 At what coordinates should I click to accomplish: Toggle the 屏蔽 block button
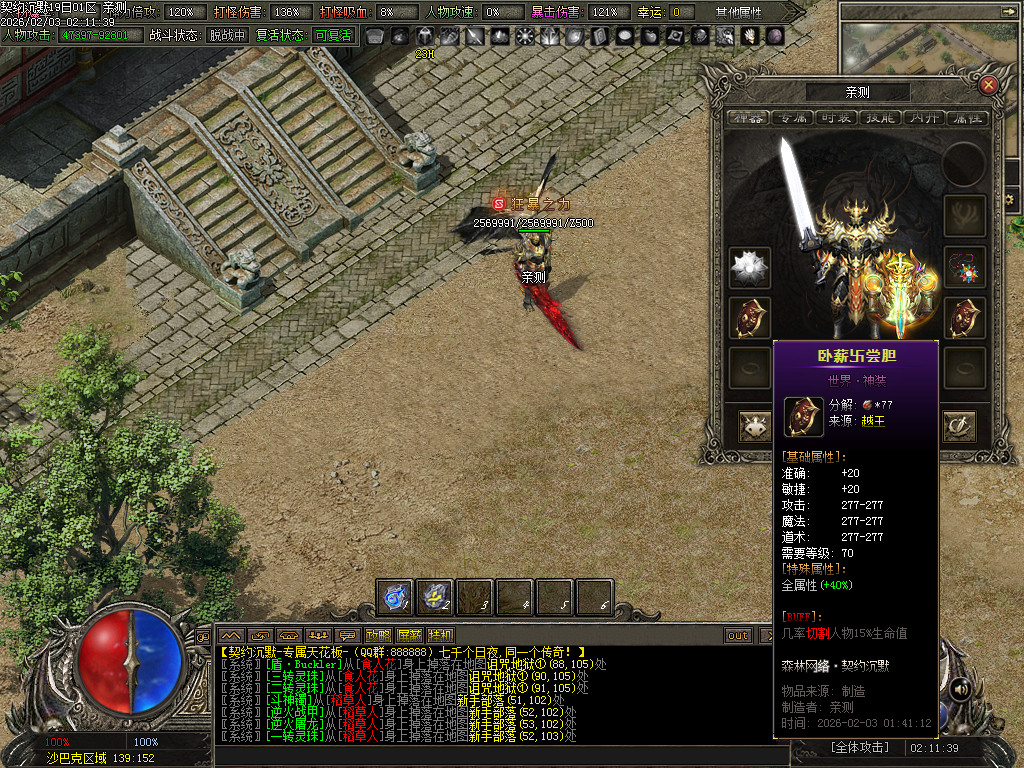click(410, 635)
